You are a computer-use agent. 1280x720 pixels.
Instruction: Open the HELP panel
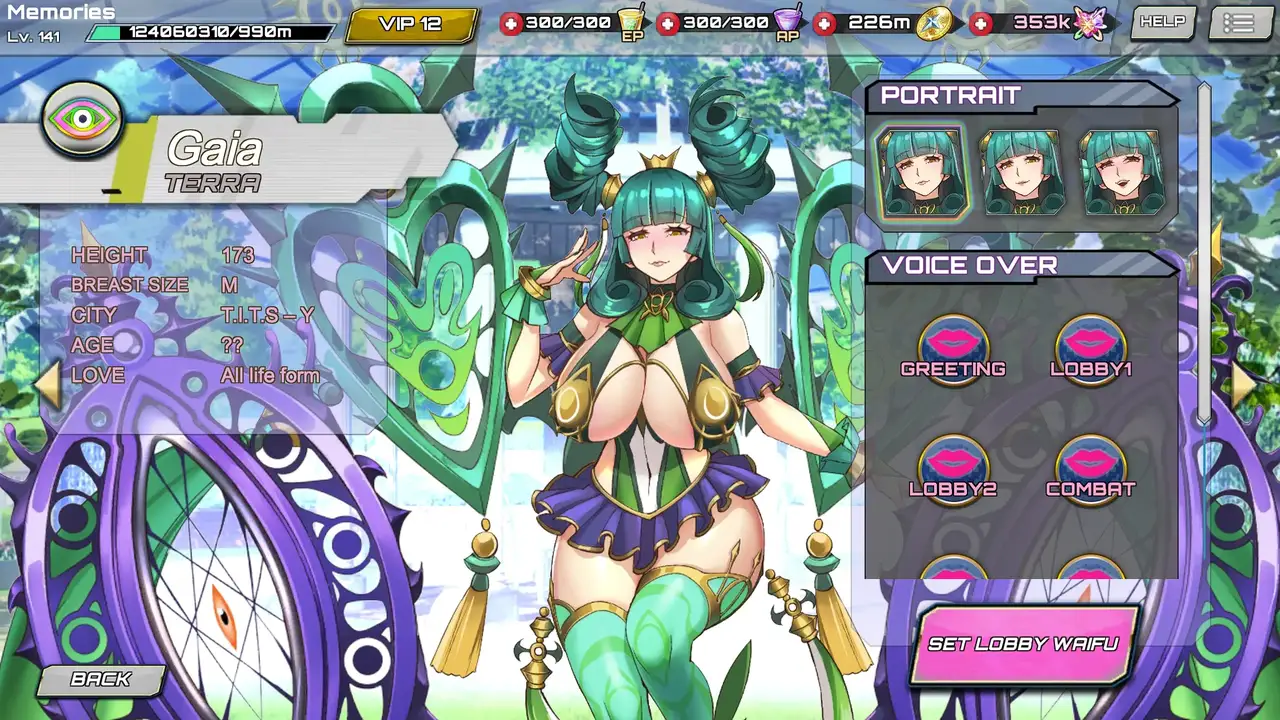point(1162,22)
